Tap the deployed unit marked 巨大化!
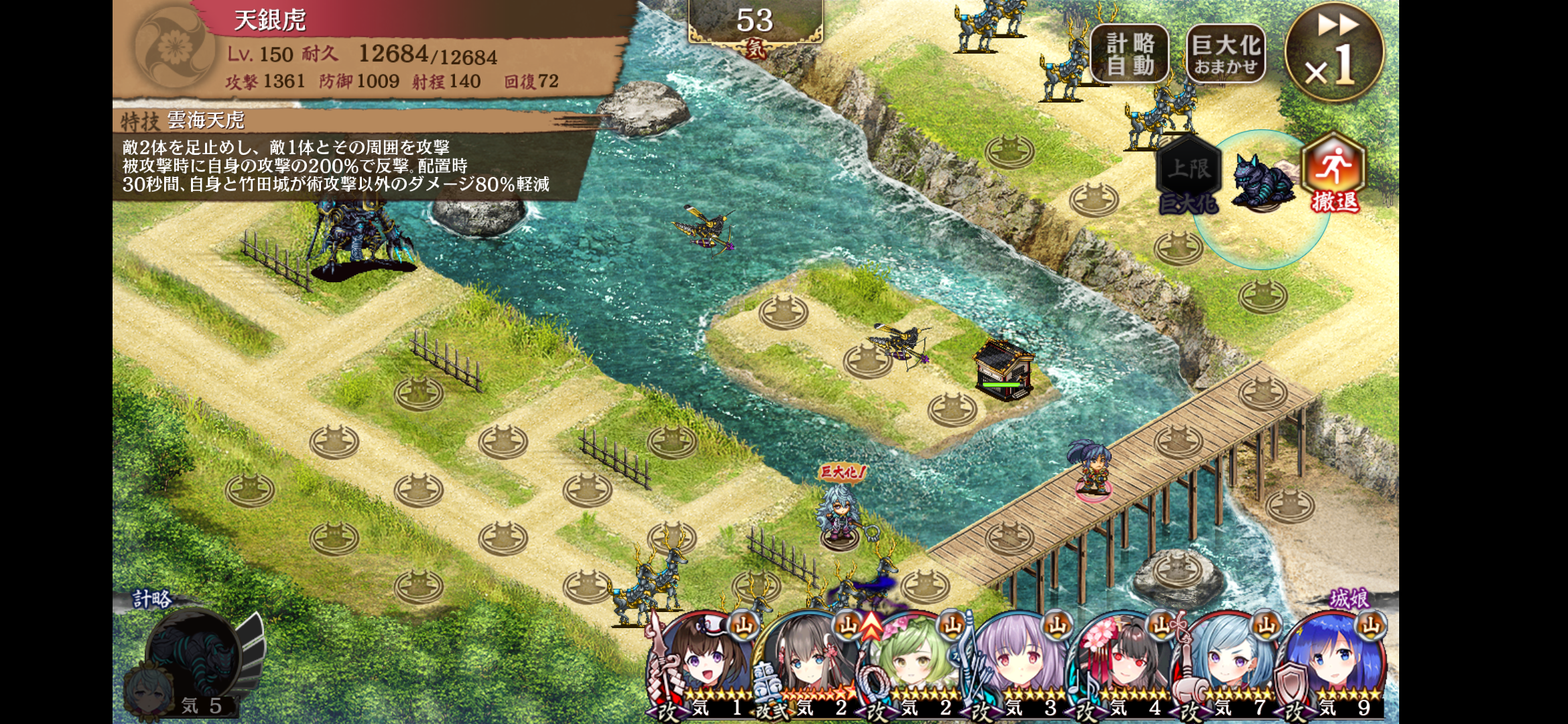This screenshot has height=724, width=1568. click(838, 516)
